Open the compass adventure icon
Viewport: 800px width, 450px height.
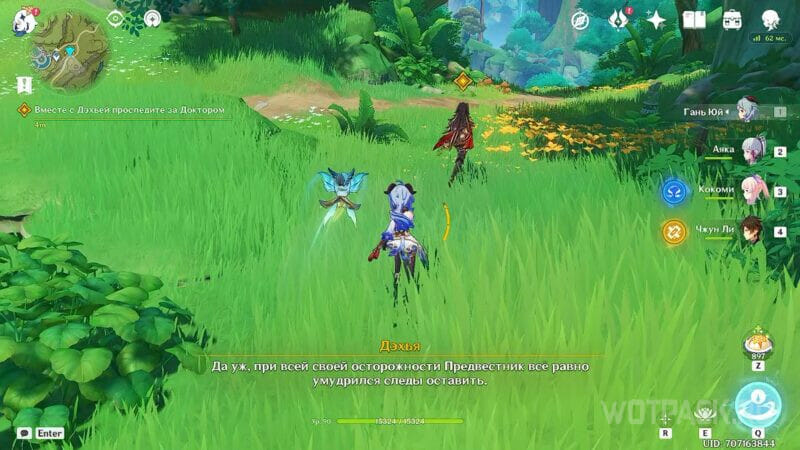[x=580, y=20]
